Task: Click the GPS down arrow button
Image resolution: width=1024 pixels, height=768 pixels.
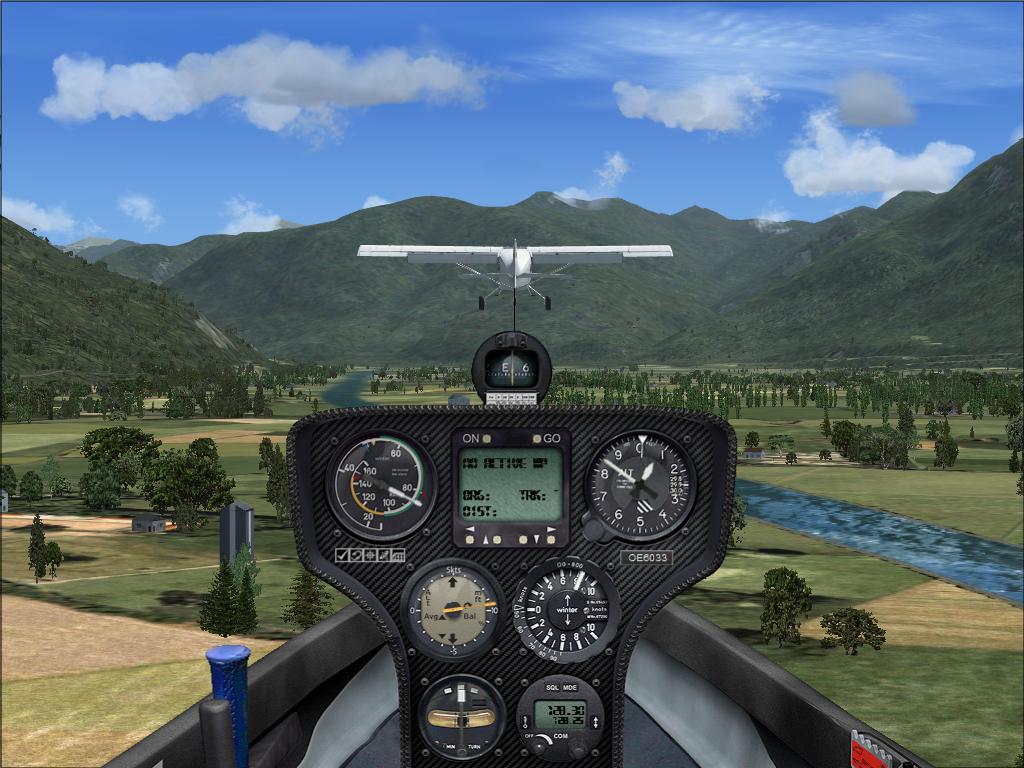Action: tap(535, 539)
